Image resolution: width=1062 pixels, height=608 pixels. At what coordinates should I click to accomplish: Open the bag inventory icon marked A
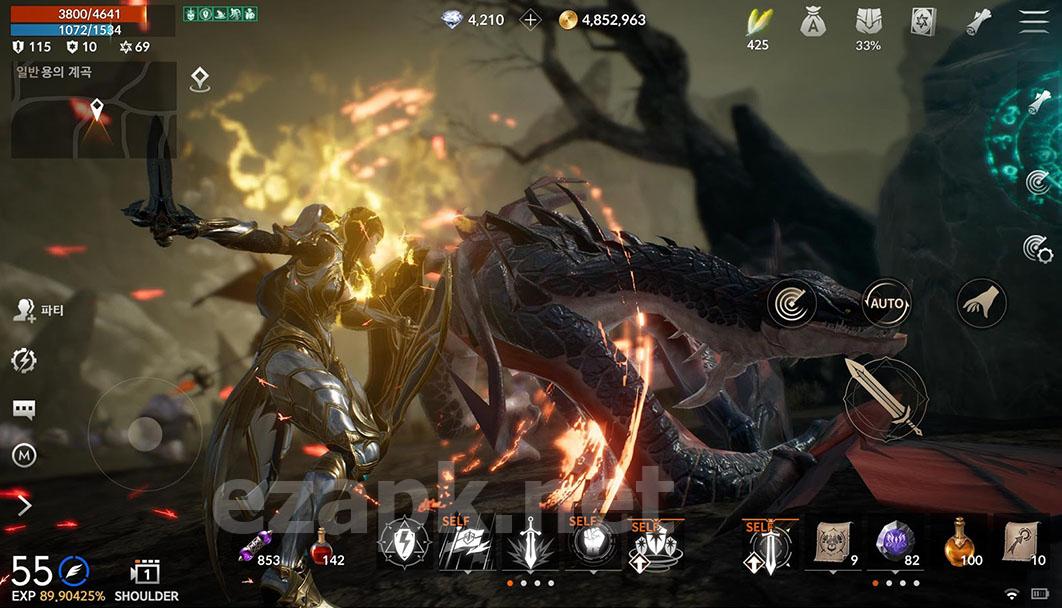tap(813, 22)
